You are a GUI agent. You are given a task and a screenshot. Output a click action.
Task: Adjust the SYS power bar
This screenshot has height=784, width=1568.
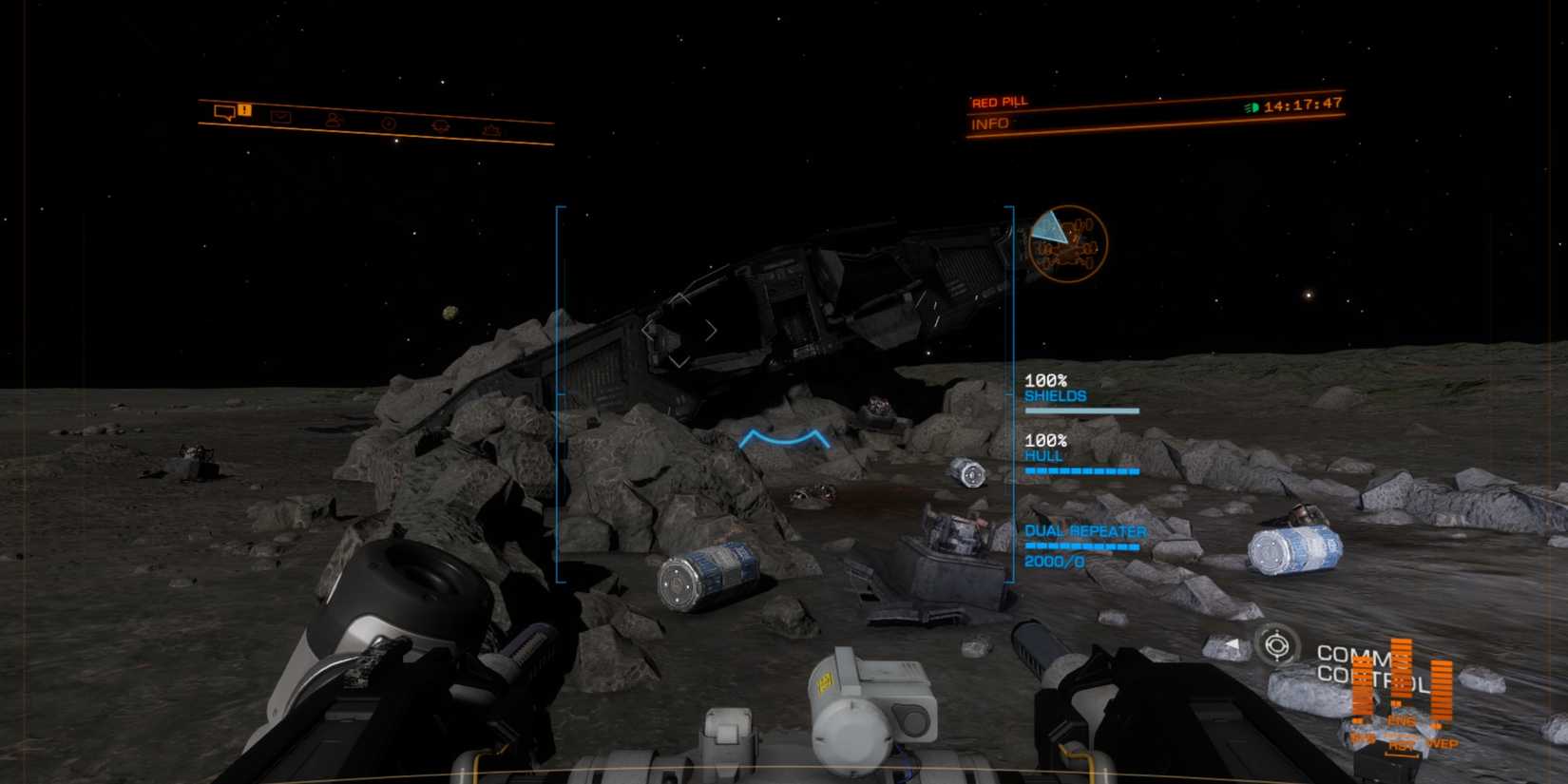tap(1362, 687)
